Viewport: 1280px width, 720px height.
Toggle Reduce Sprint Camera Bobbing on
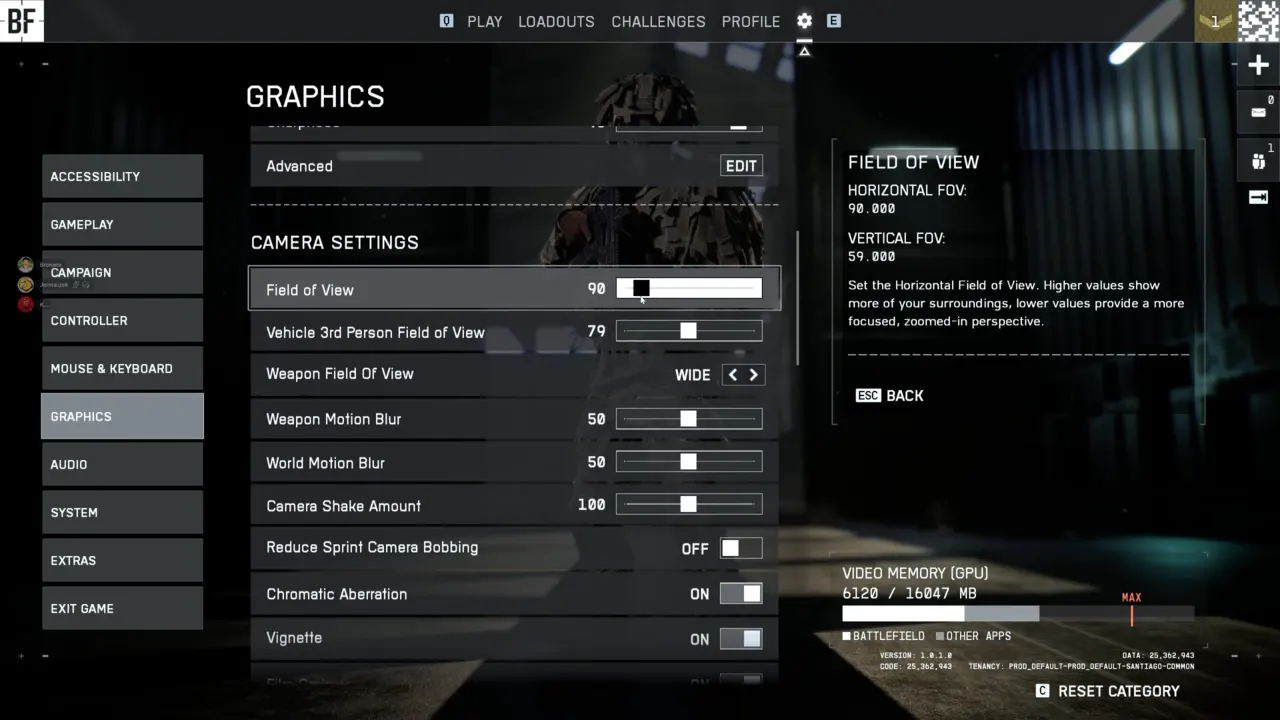pos(741,548)
